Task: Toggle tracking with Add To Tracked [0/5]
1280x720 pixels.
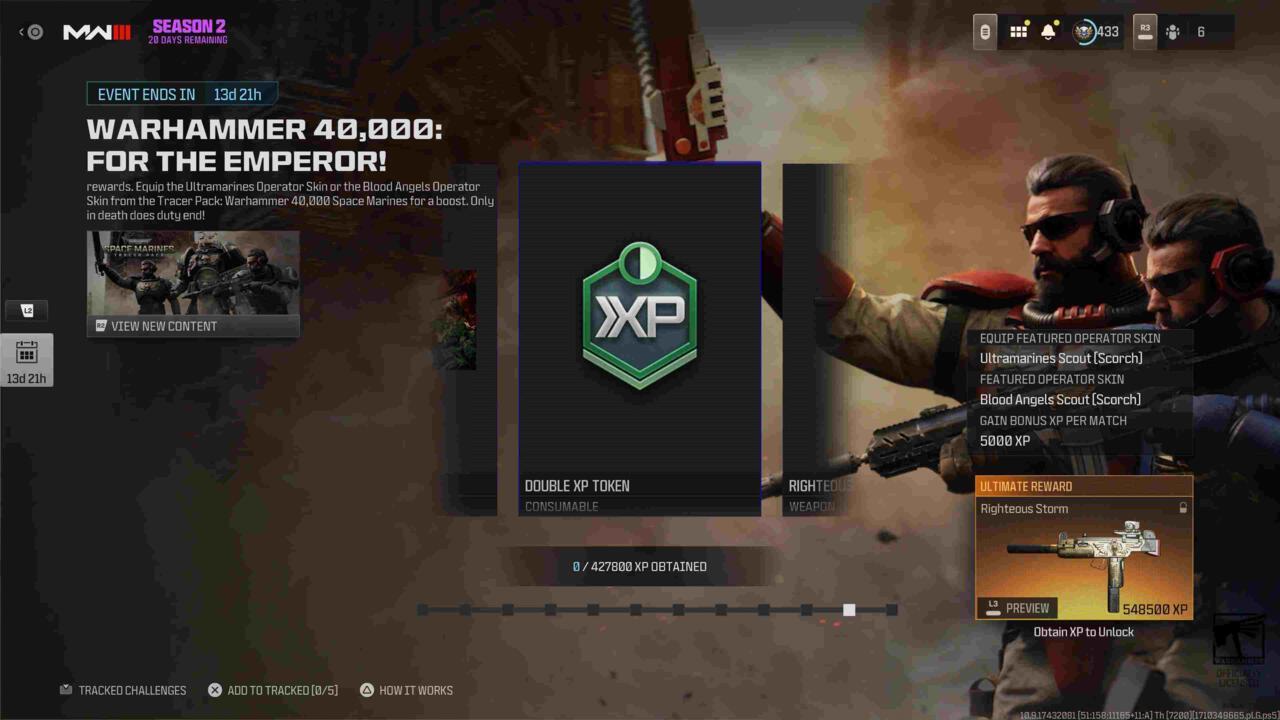Action: coord(275,690)
